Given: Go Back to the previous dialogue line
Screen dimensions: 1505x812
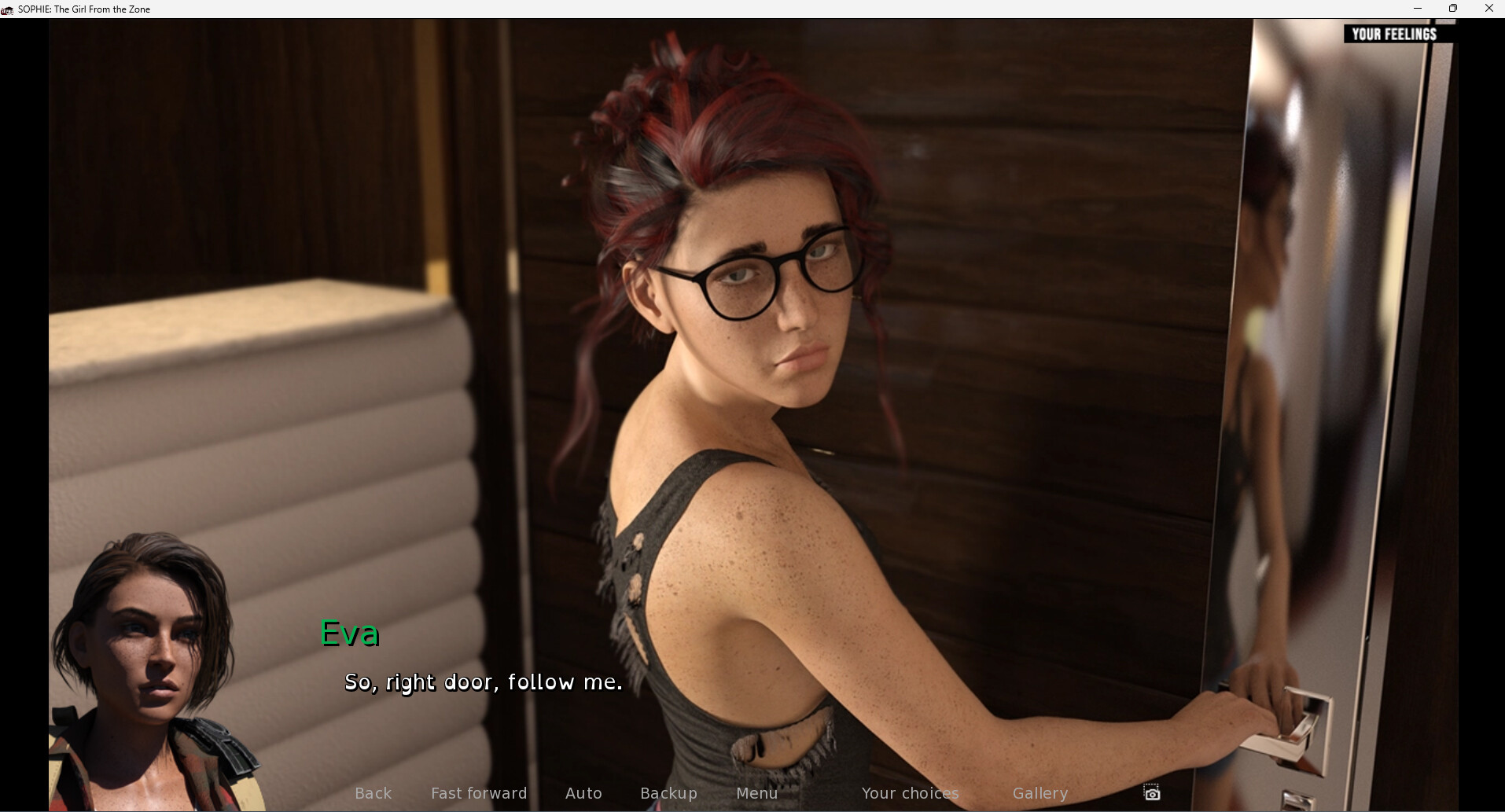Looking at the screenshot, I should coord(373,793).
